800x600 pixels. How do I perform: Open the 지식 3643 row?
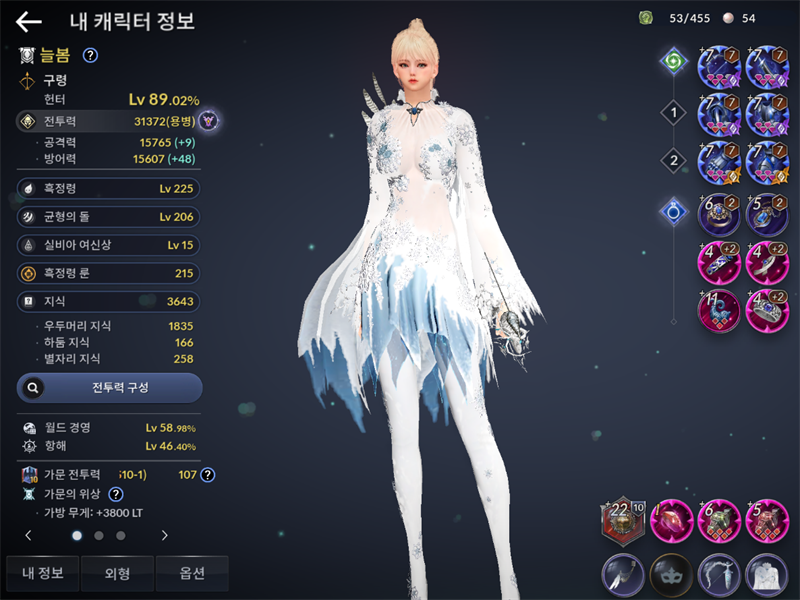108,301
